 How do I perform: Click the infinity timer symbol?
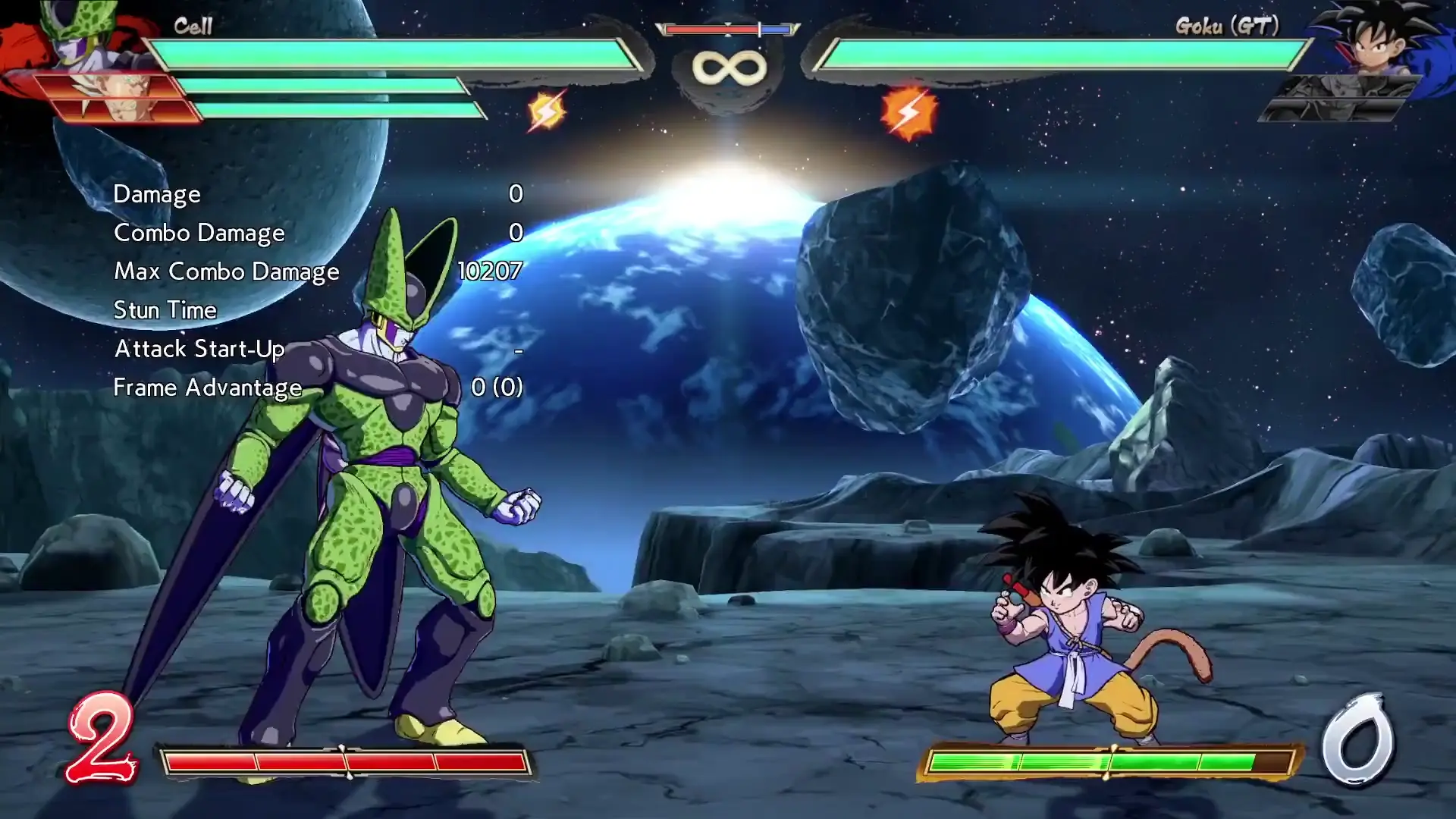pyautogui.click(x=730, y=67)
